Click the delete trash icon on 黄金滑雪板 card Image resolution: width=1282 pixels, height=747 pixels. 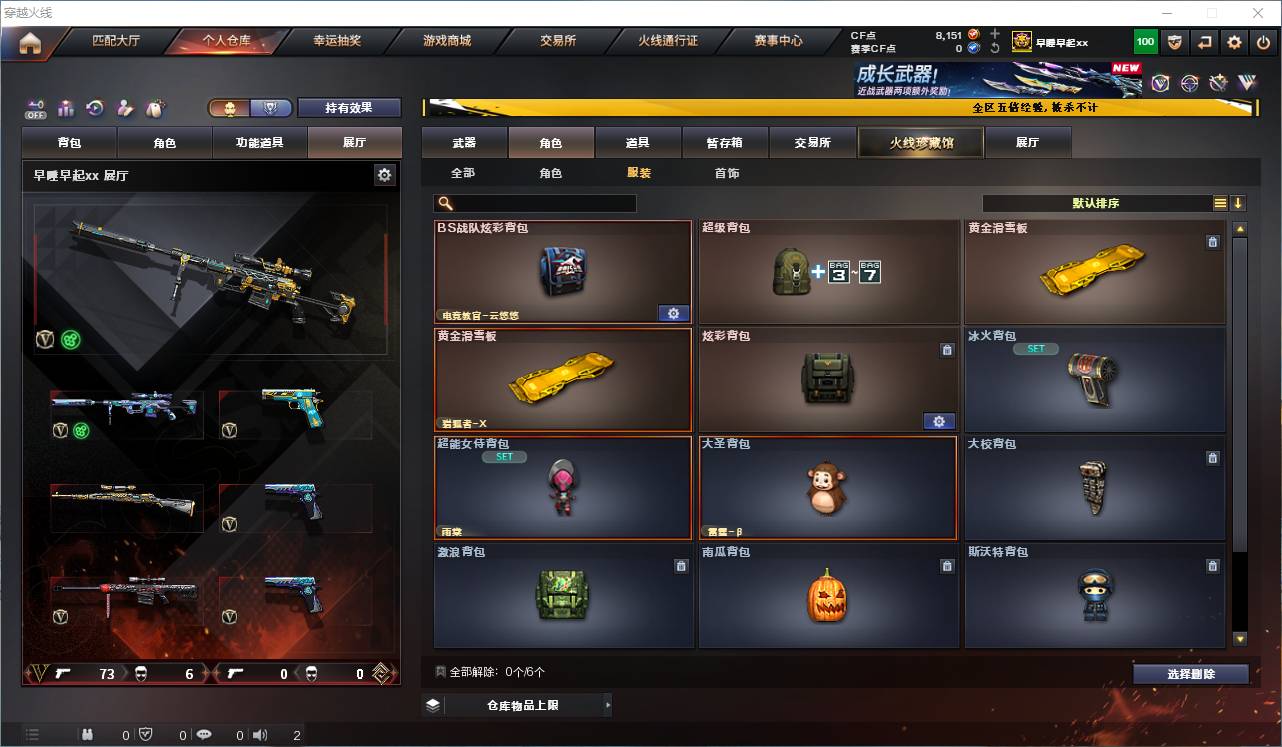[x=1212, y=242]
